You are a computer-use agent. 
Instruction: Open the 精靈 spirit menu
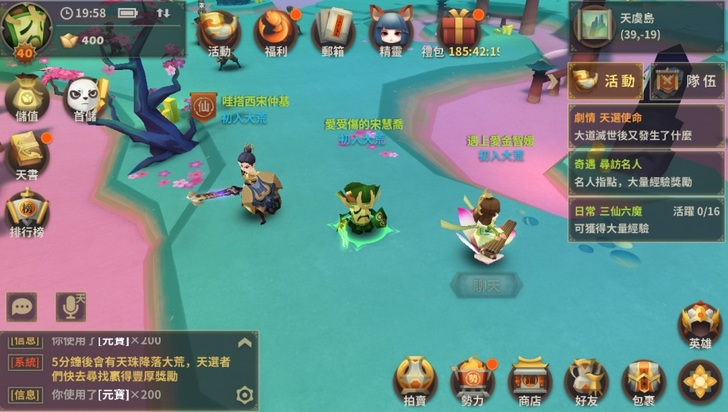click(391, 32)
